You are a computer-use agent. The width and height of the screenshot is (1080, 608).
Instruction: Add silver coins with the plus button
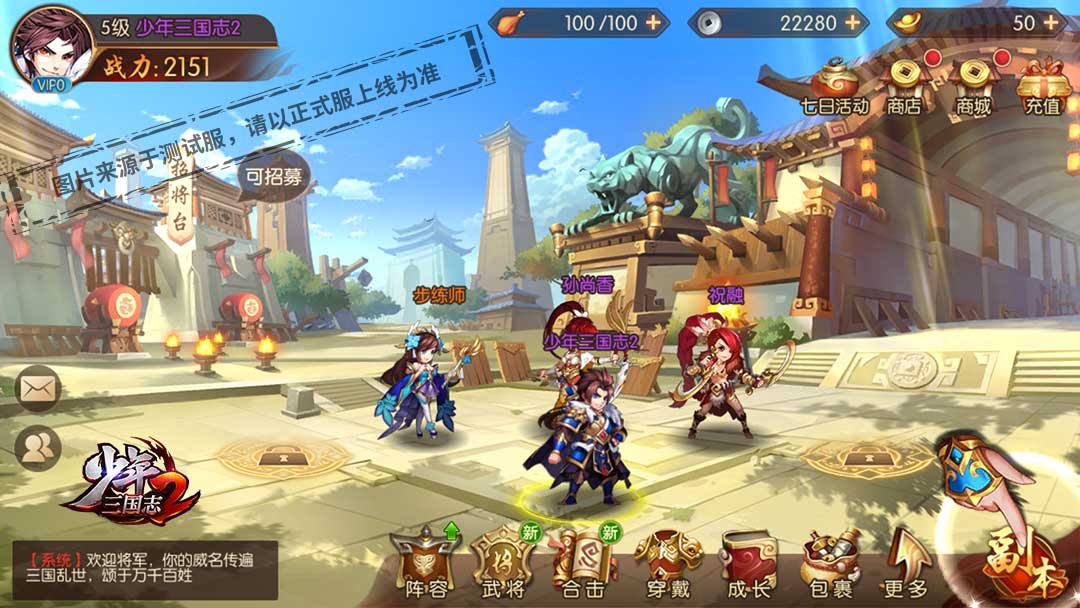(852, 22)
